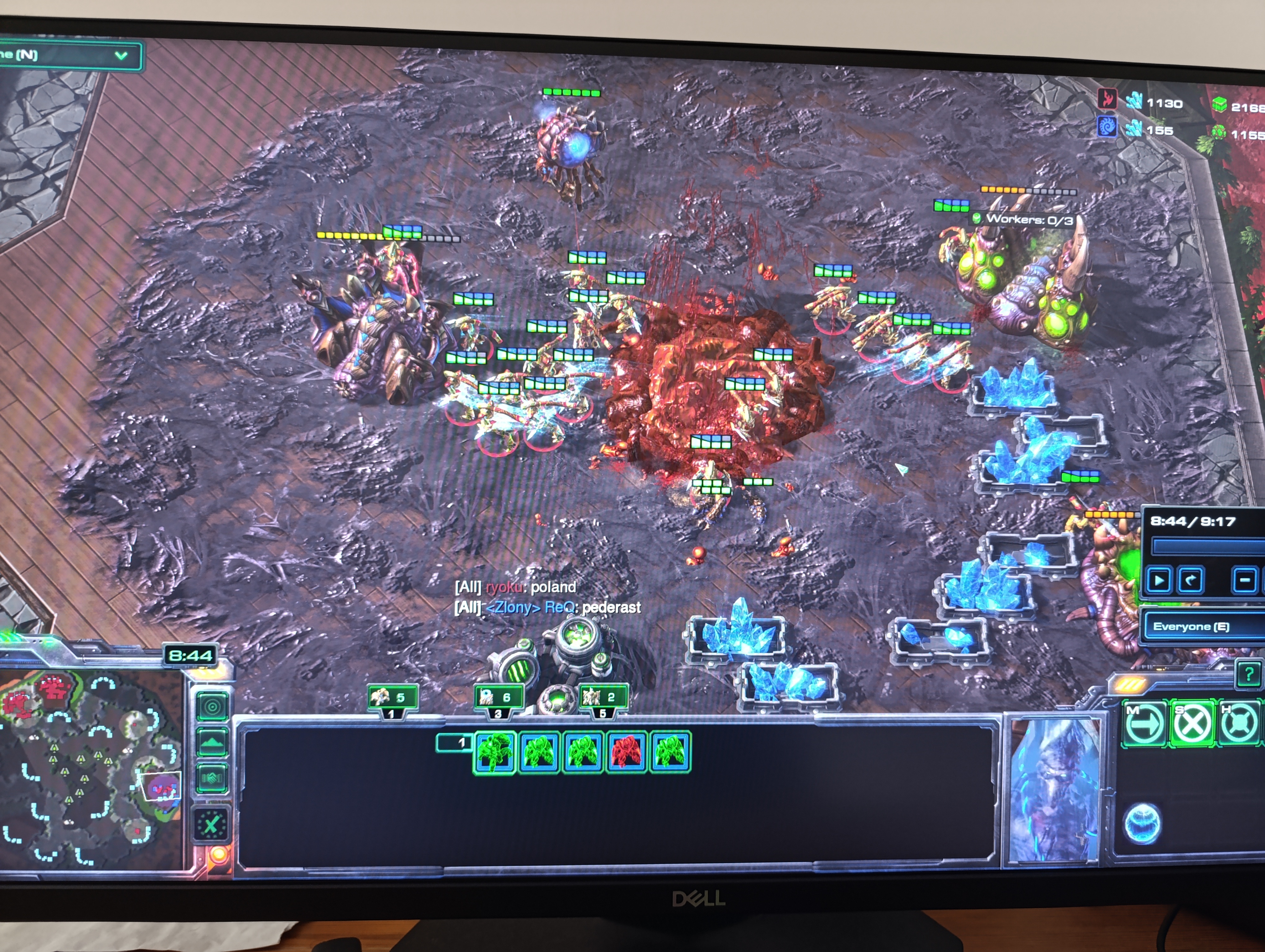Activate the minimap ping button
This screenshot has height=952, width=1265.
point(212,707)
